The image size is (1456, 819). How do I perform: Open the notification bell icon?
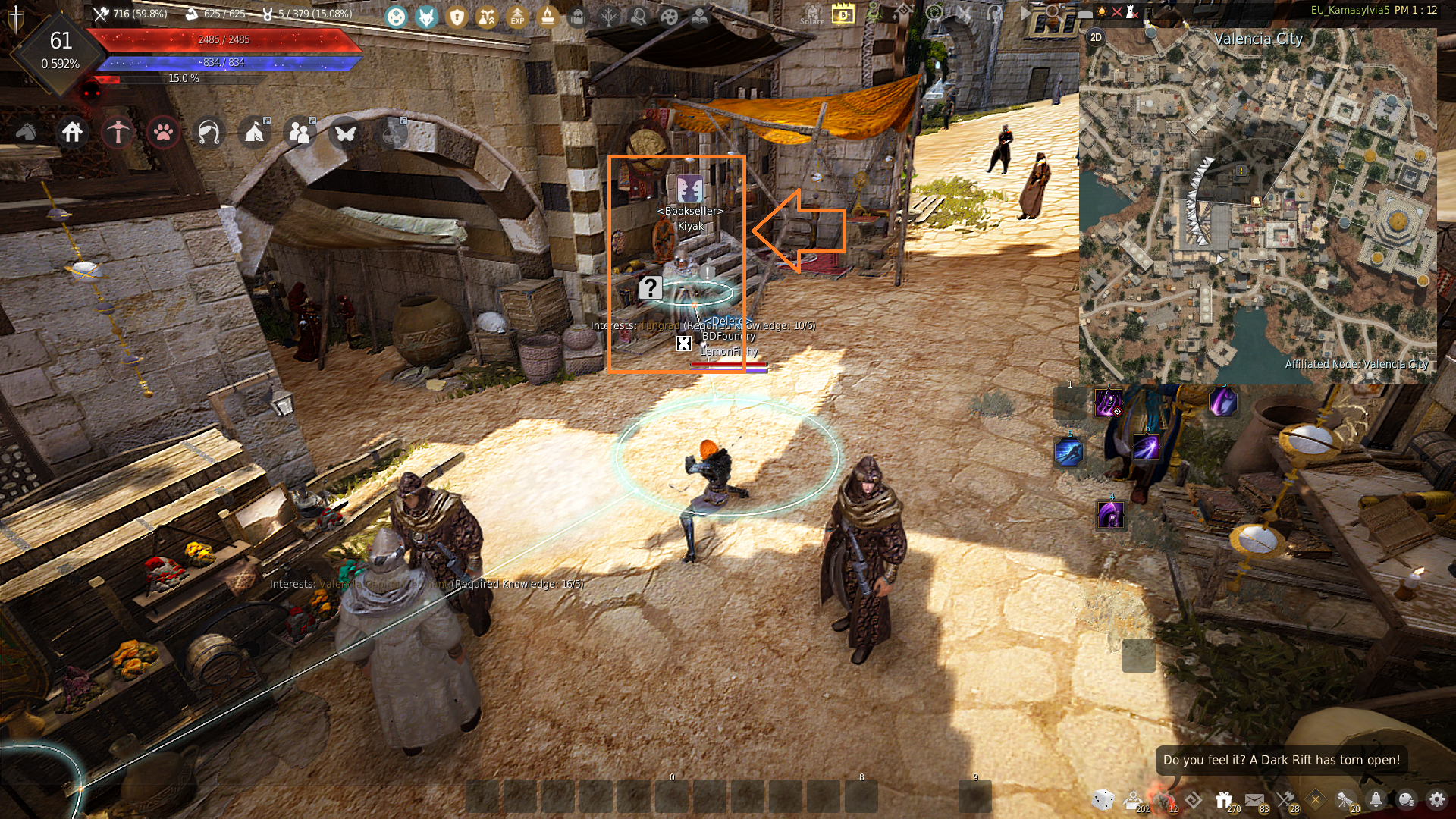point(1376,799)
